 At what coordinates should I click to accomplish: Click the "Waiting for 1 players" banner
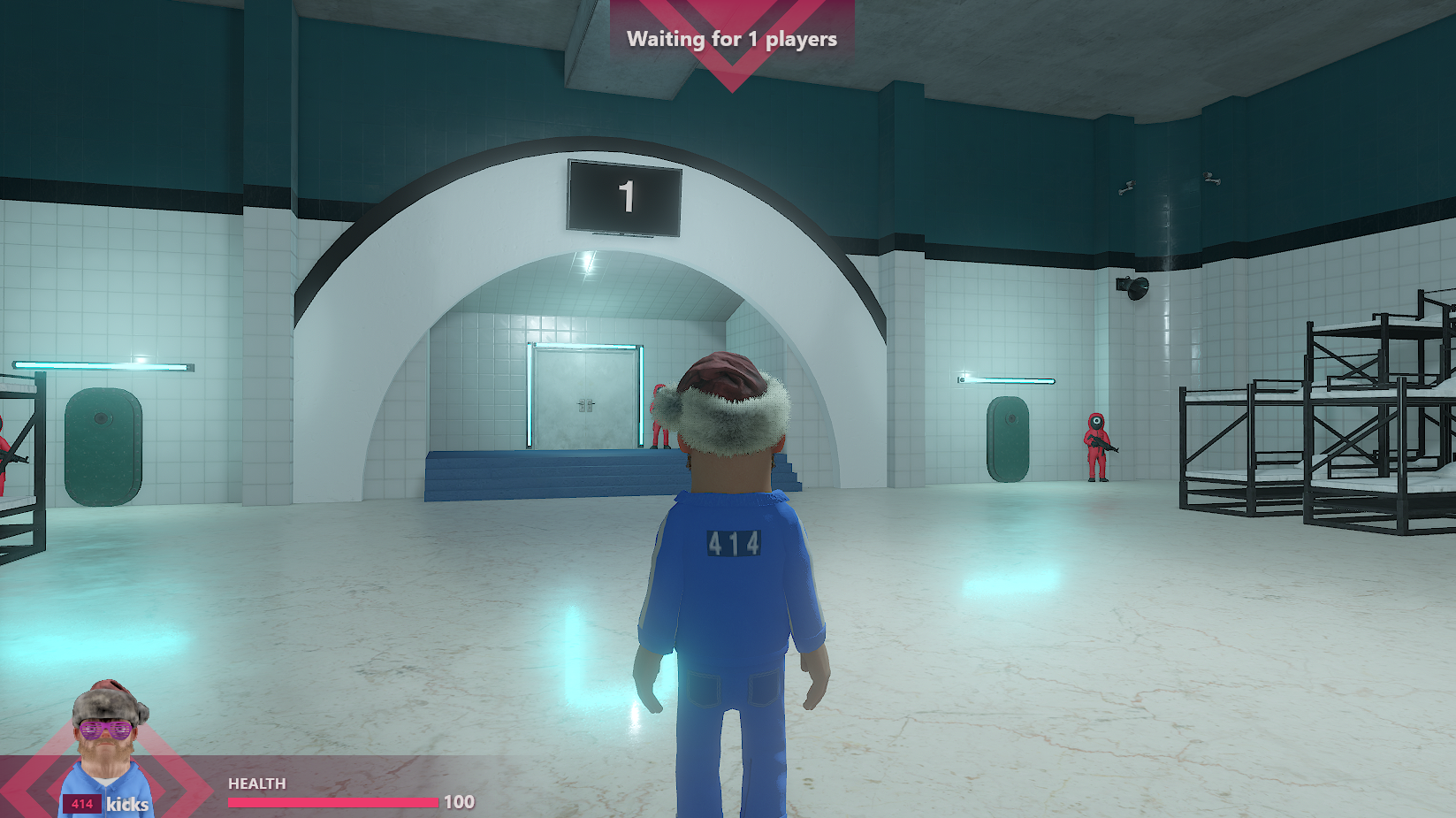click(x=731, y=39)
